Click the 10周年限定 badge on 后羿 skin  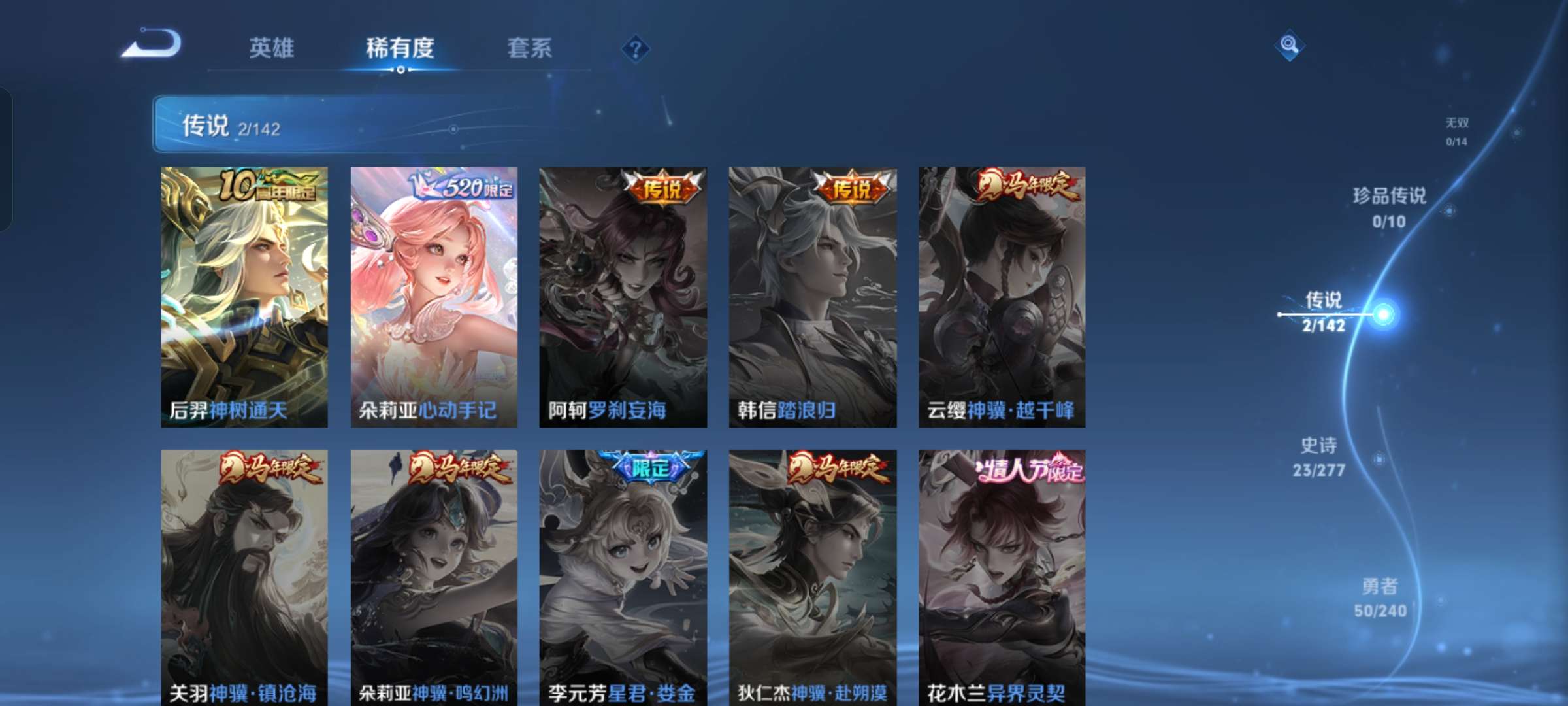(x=268, y=186)
